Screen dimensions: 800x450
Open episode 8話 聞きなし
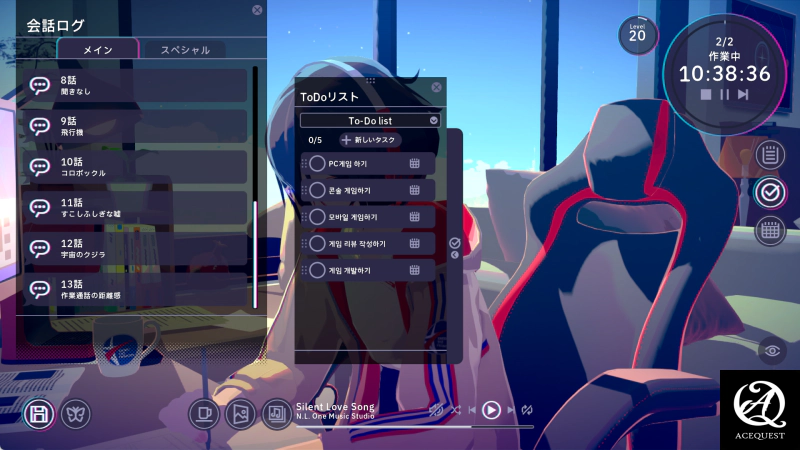pos(134,85)
